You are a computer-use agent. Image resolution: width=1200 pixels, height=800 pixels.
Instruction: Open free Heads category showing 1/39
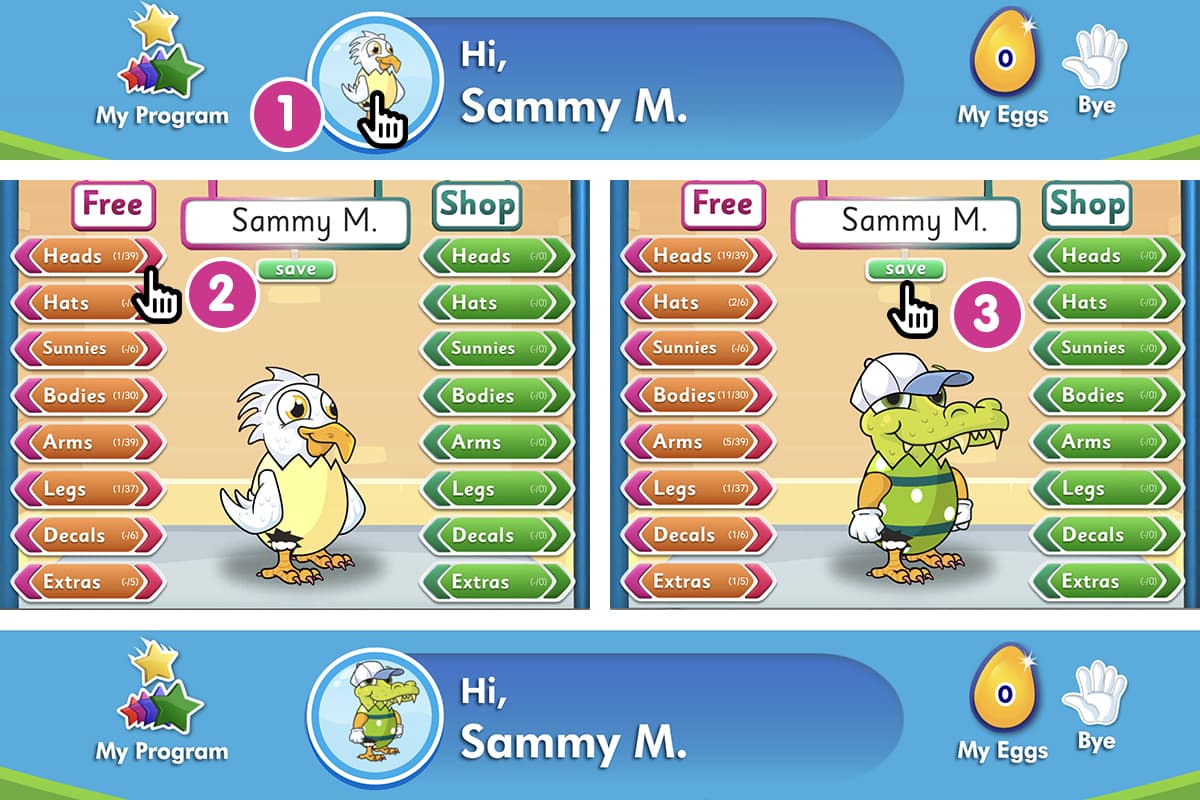click(86, 256)
